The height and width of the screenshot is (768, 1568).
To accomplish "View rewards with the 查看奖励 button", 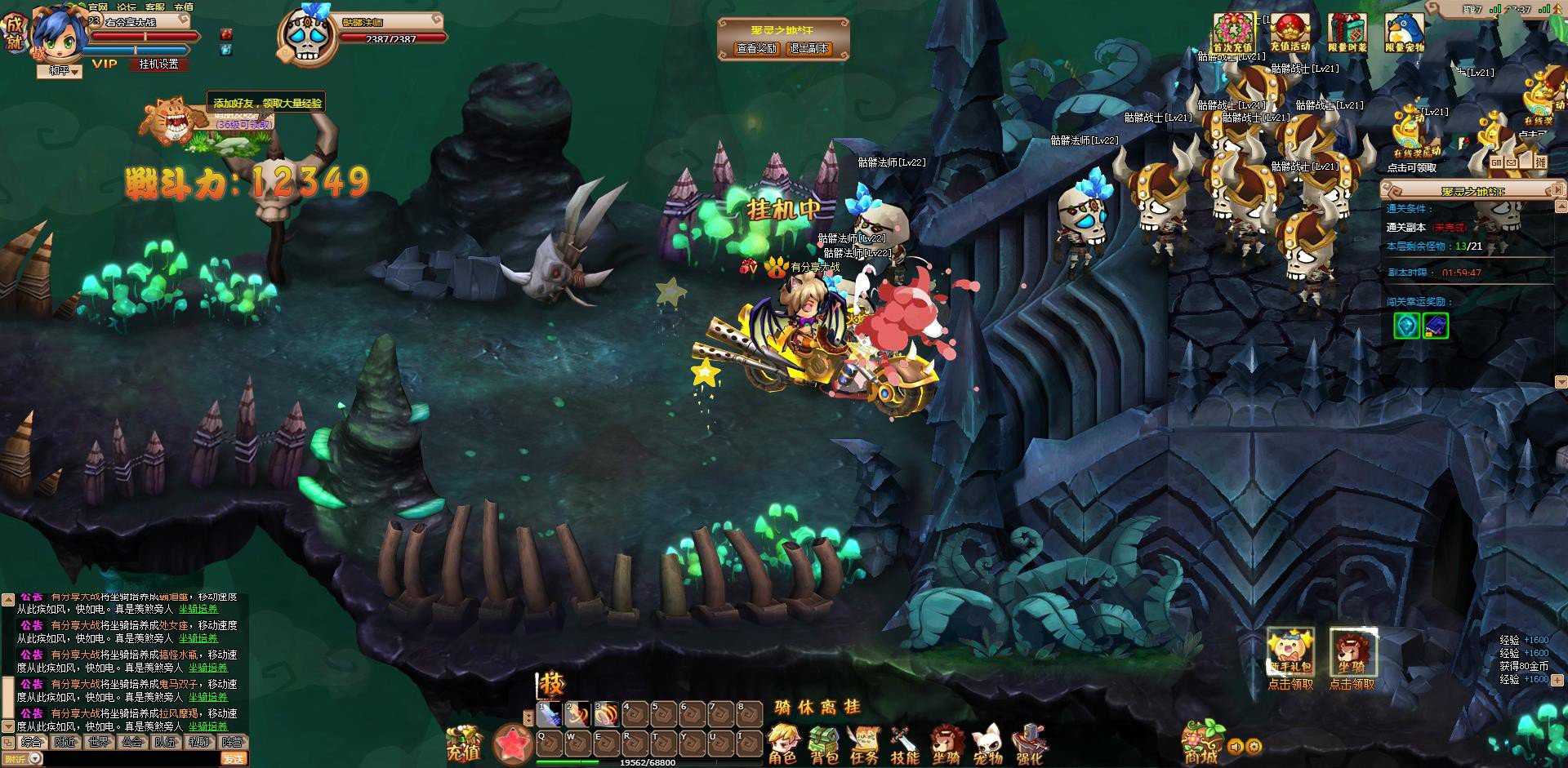I will click(757, 49).
